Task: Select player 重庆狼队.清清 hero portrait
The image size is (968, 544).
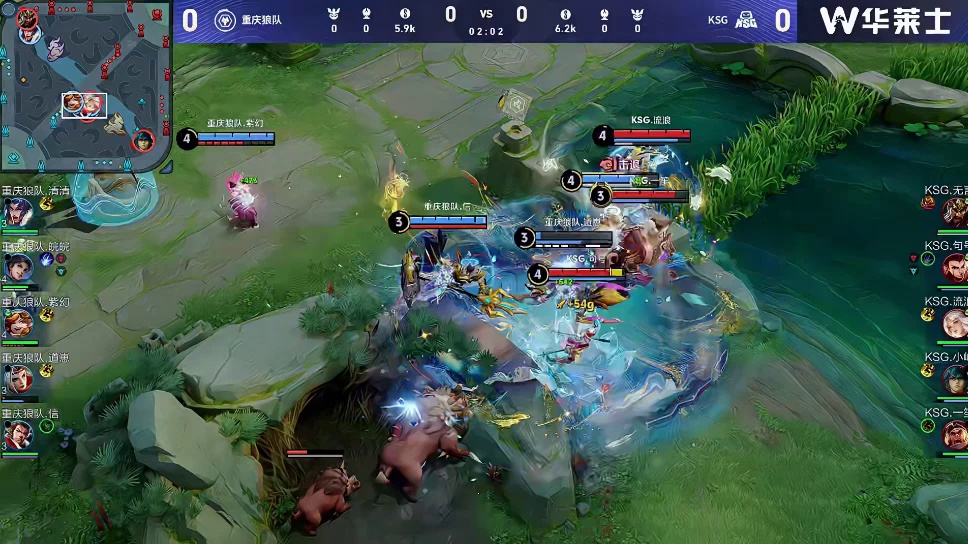Action: tap(17, 213)
